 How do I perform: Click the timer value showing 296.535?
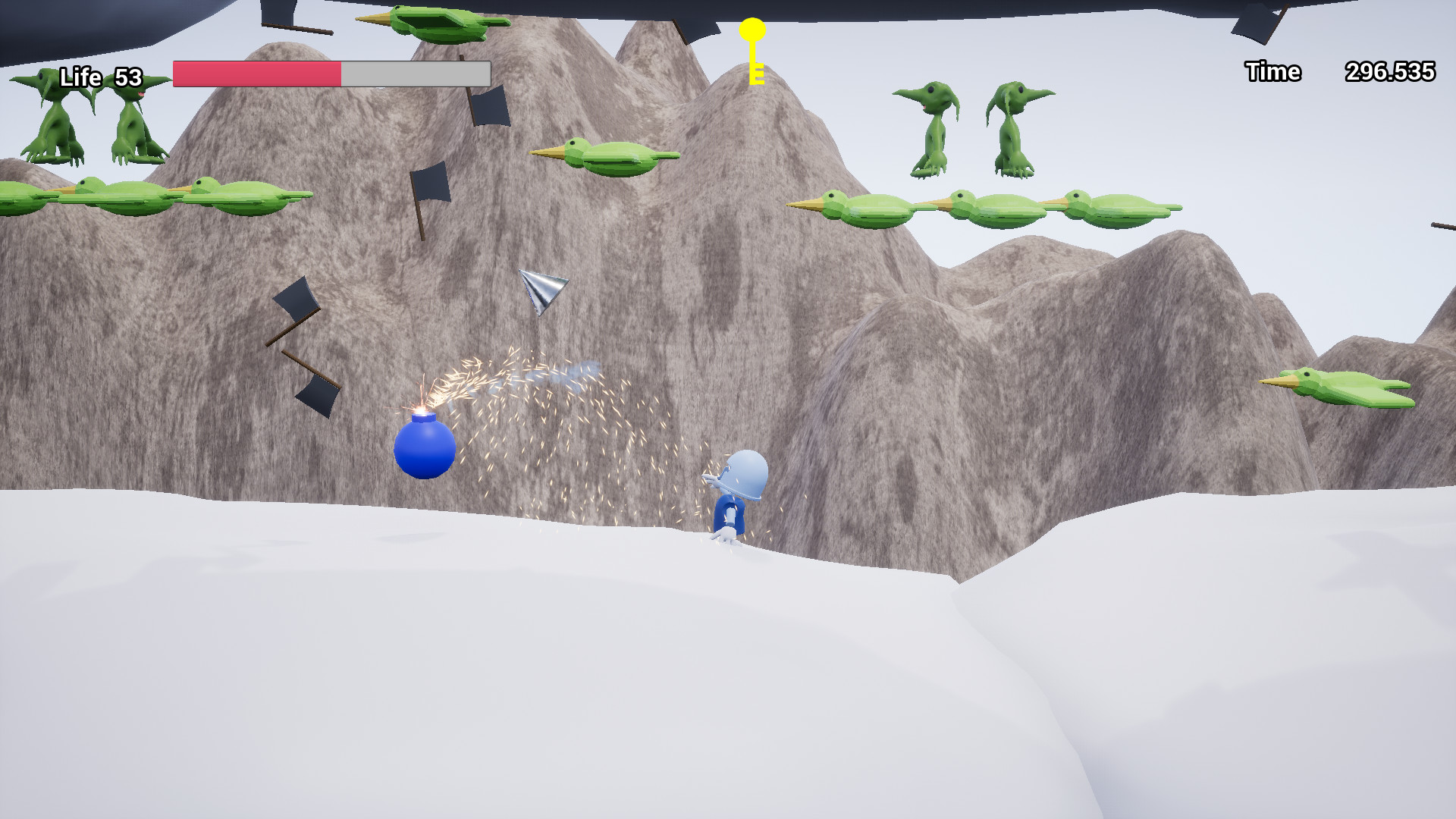[1390, 72]
